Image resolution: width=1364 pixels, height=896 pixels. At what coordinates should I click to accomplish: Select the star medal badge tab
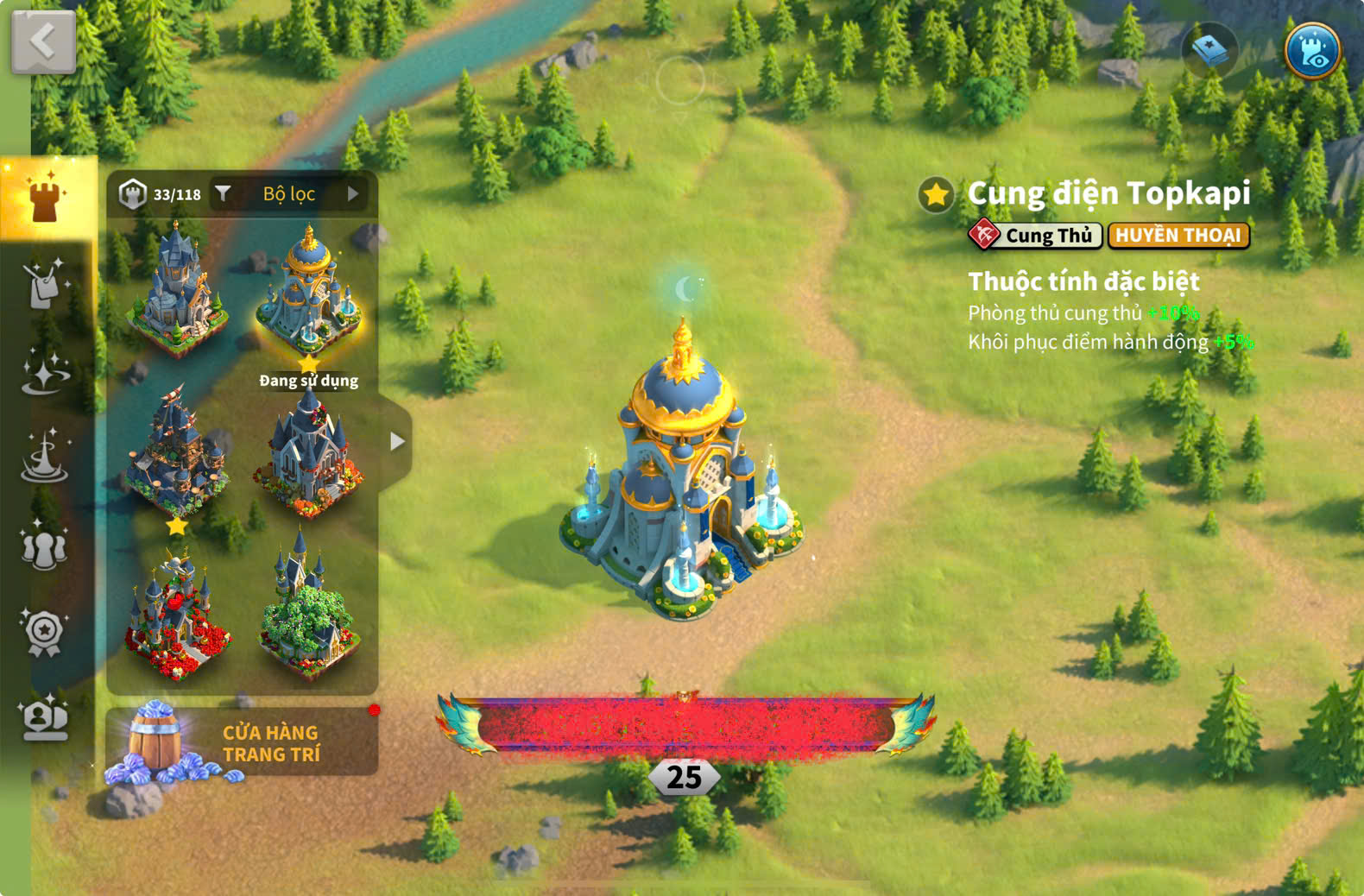click(x=45, y=633)
